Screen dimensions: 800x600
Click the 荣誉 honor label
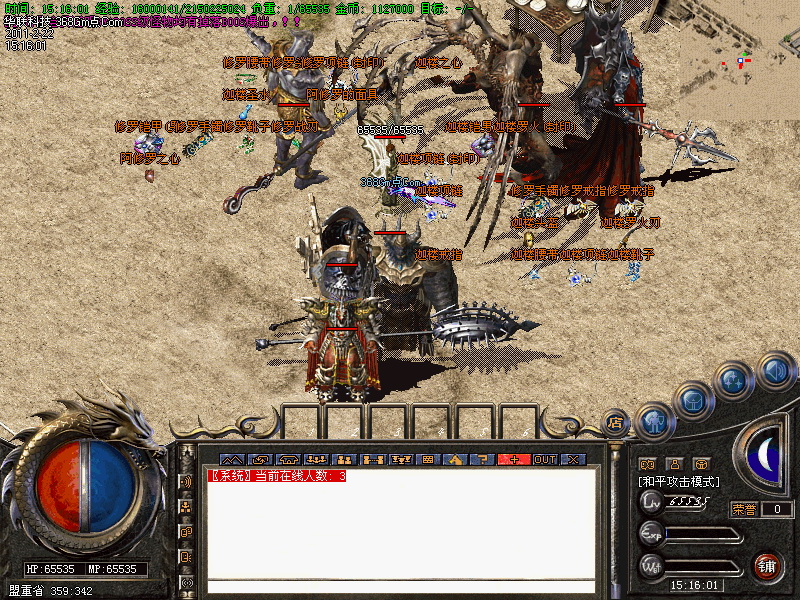point(744,509)
